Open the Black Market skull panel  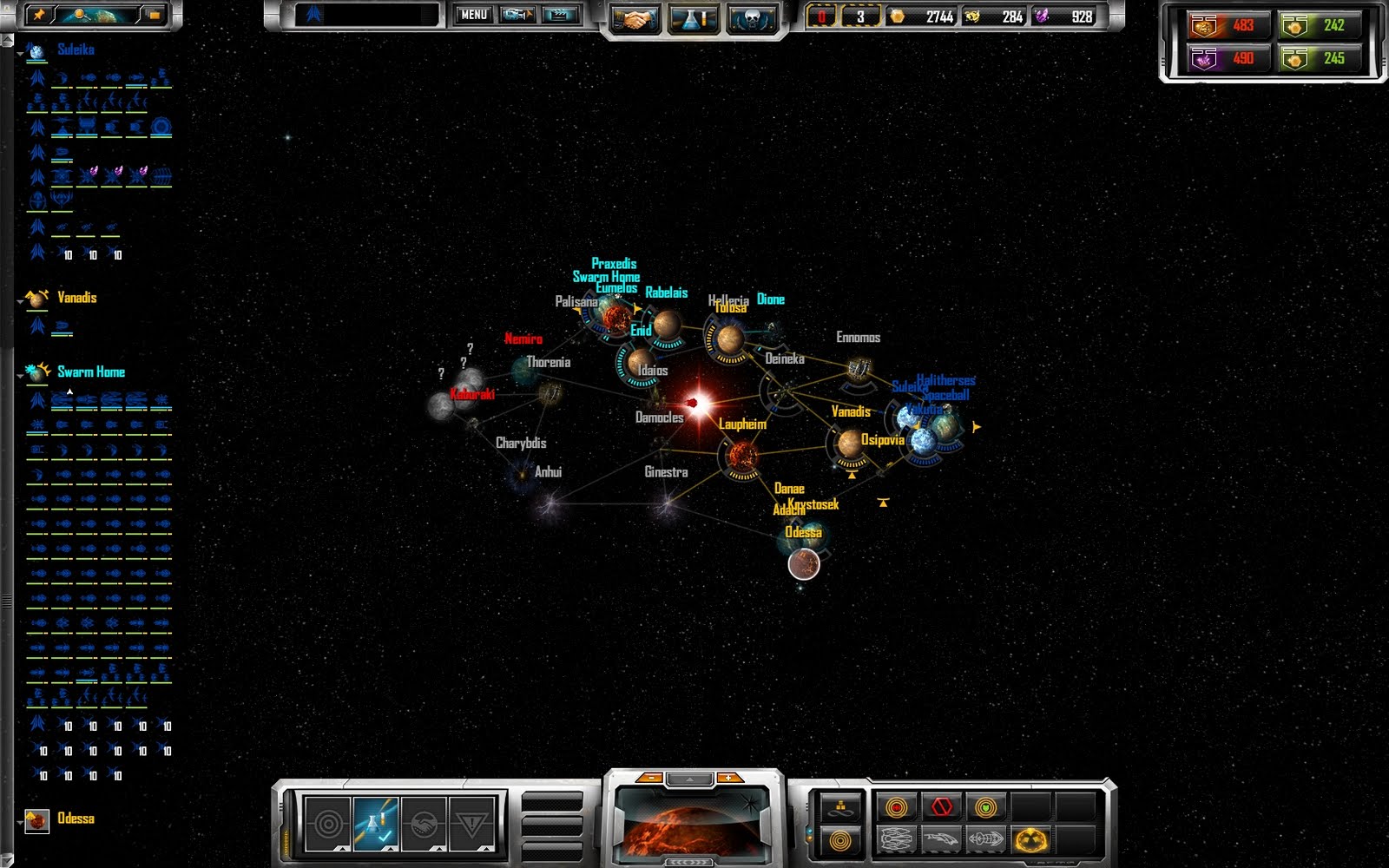(752, 15)
